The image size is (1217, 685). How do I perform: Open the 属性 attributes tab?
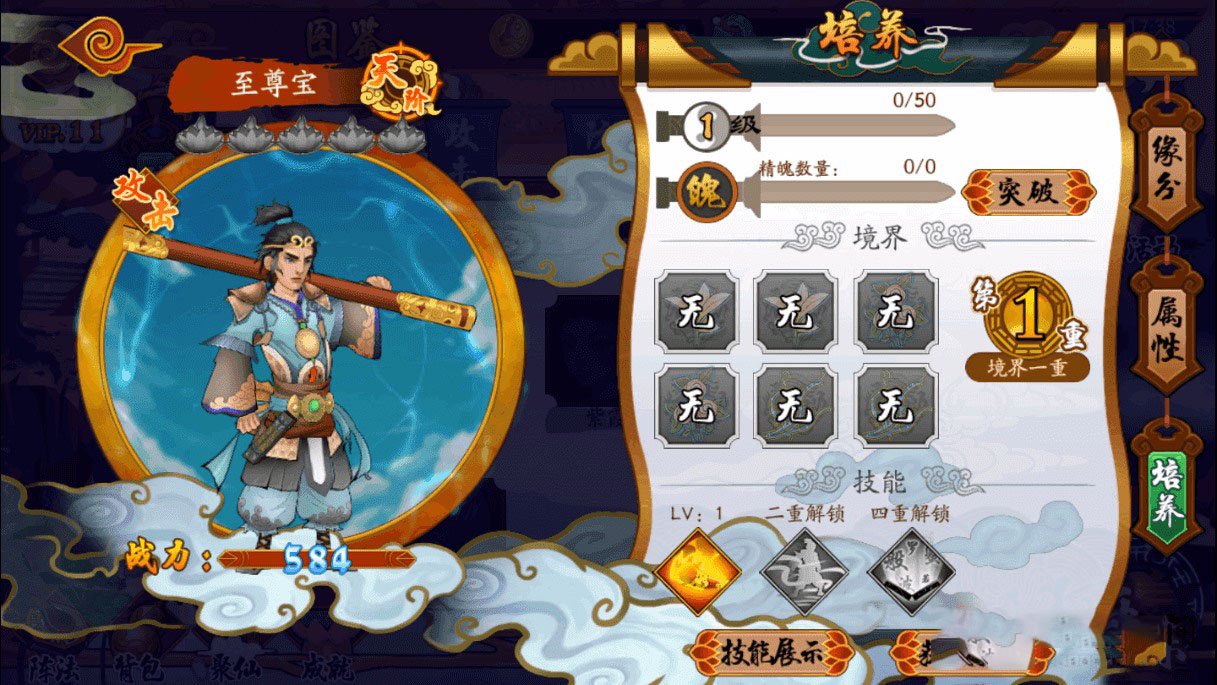(x=1166, y=331)
